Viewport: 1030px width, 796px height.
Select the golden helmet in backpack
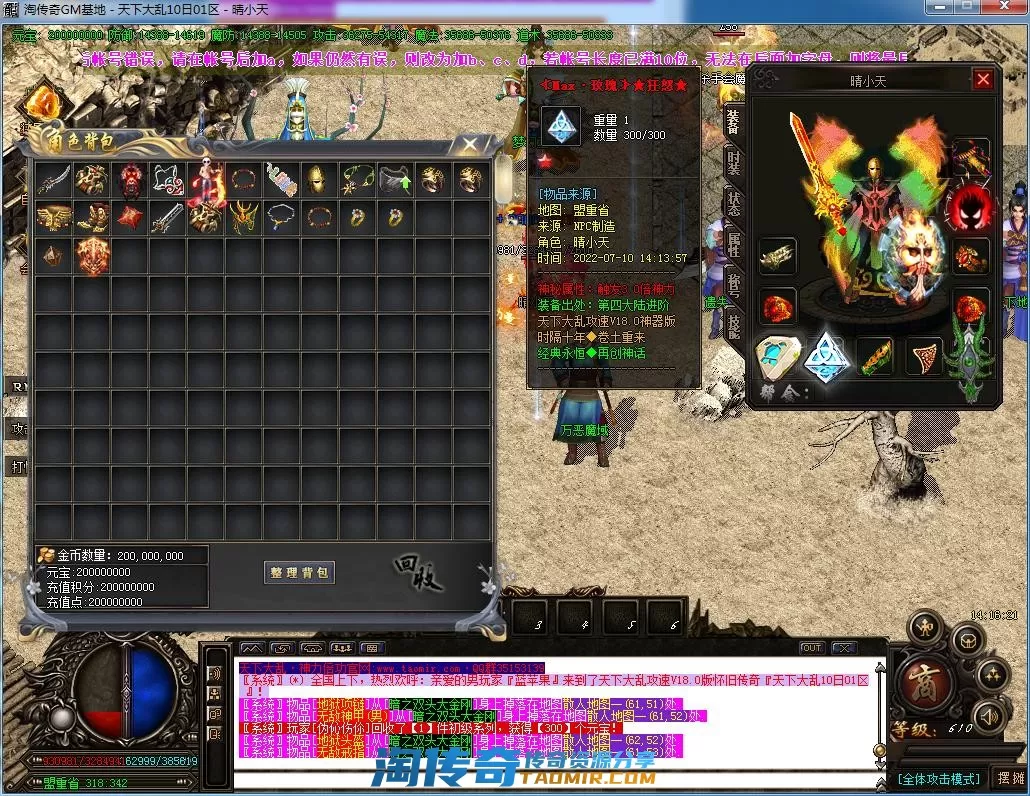(x=316, y=180)
